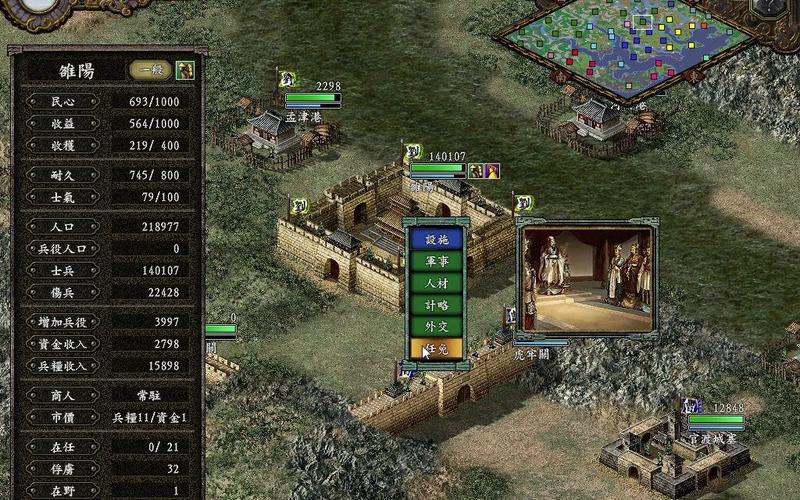Open the 設施 (Facilities) command
The height and width of the screenshot is (500, 800).
click(436, 239)
